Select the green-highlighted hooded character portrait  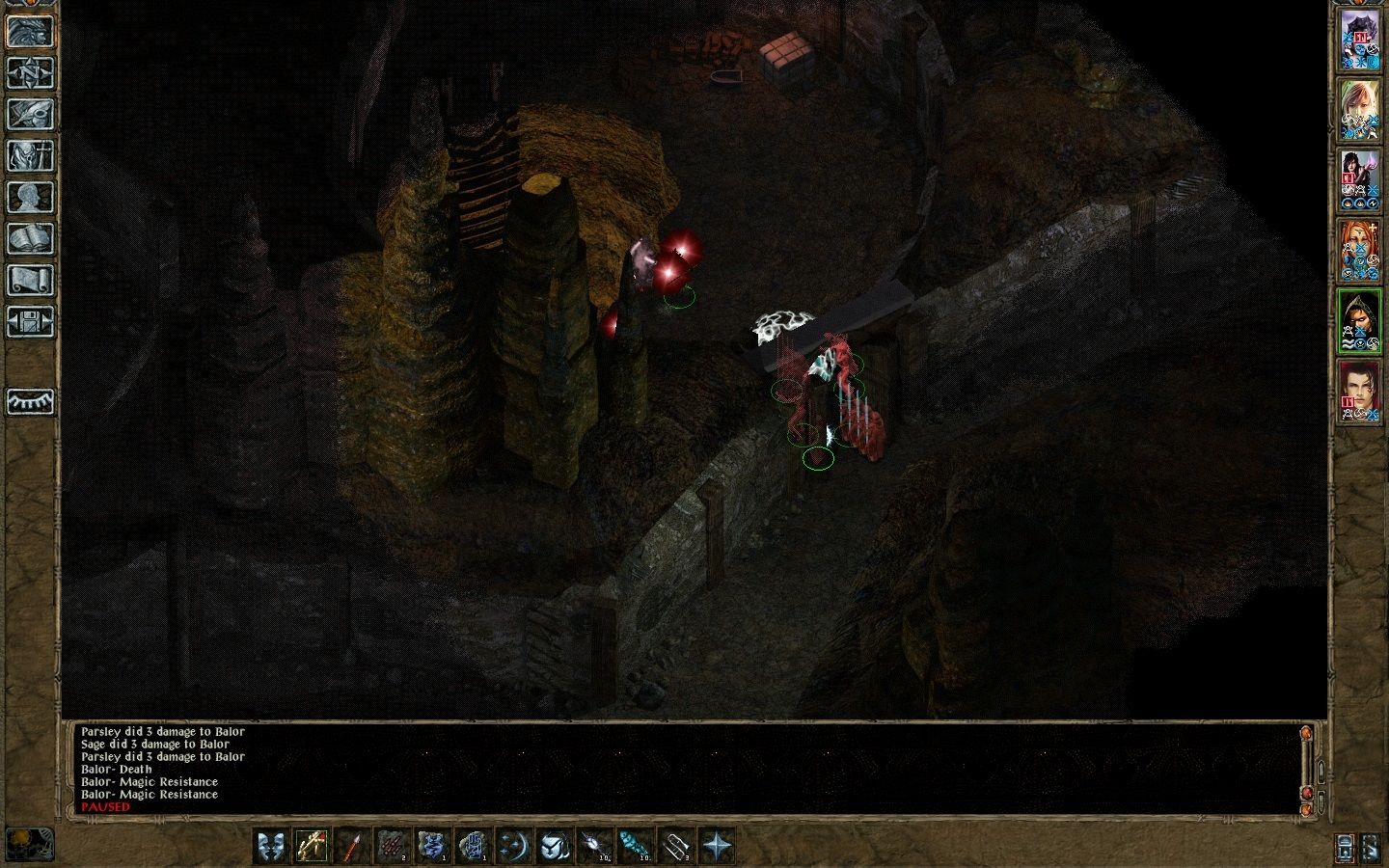(x=1360, y=318)
